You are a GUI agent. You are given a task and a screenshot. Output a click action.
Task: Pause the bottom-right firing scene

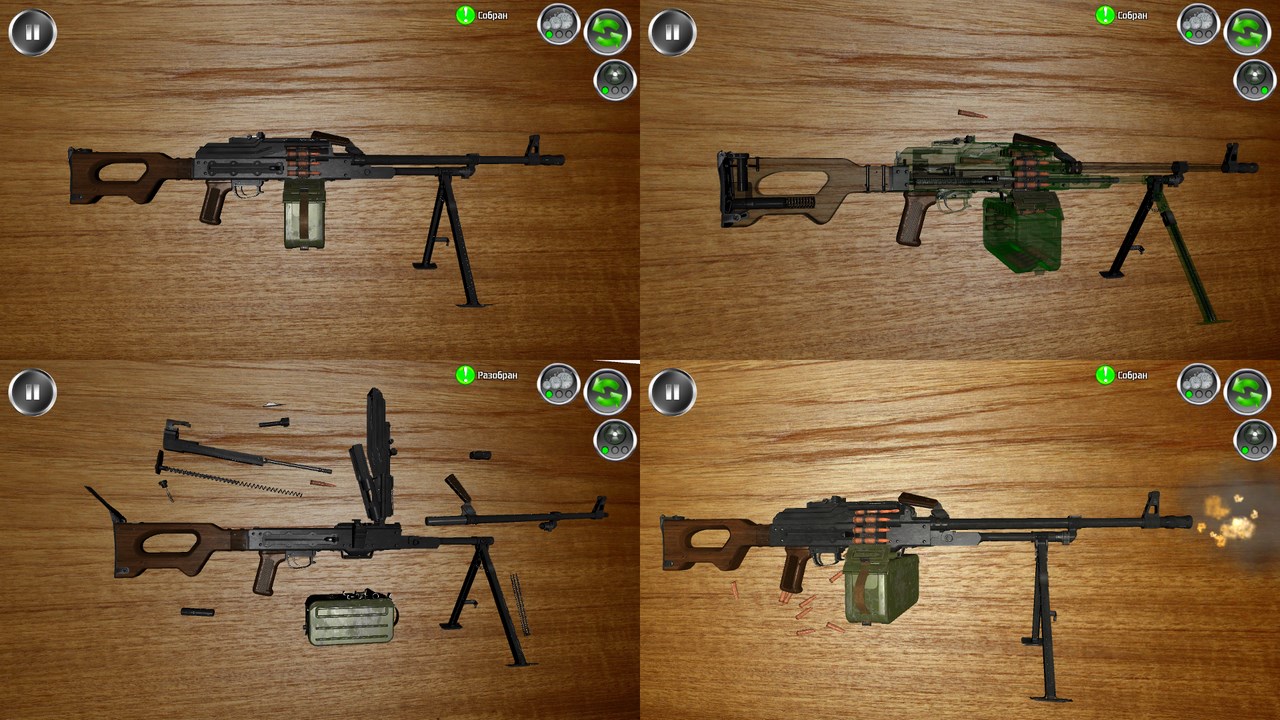coord(671,392)
